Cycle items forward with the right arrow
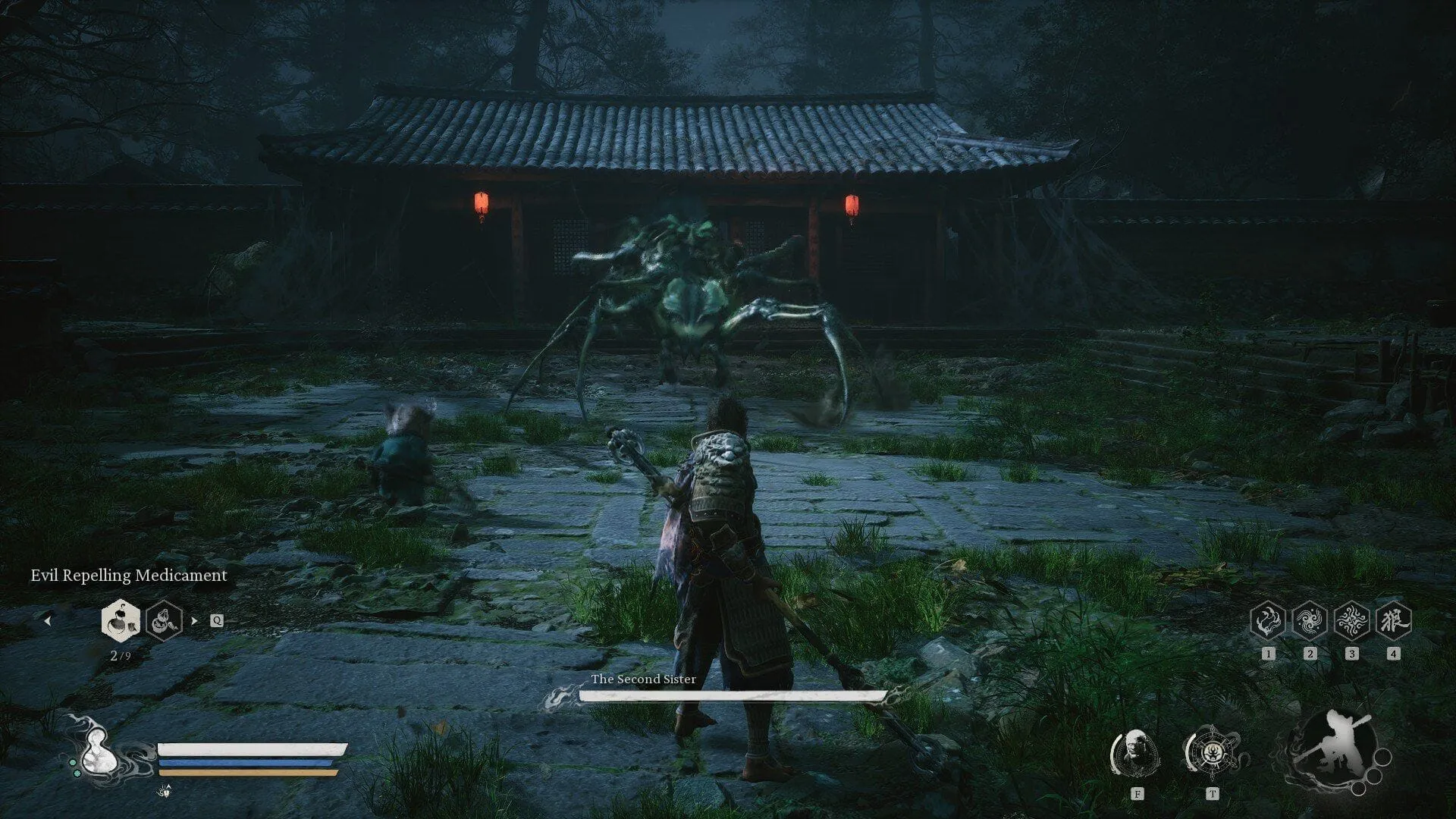 (196, 620)
